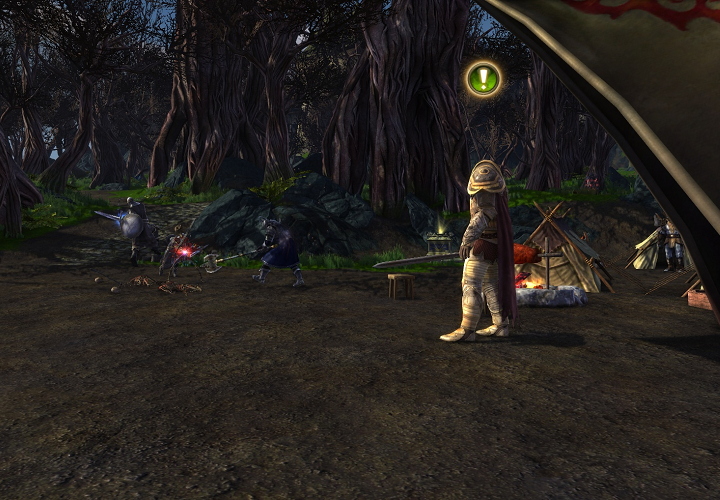Click the green exclamation quest marker
This screenshot has width=720, height=500.
click(x=484, y=79)
